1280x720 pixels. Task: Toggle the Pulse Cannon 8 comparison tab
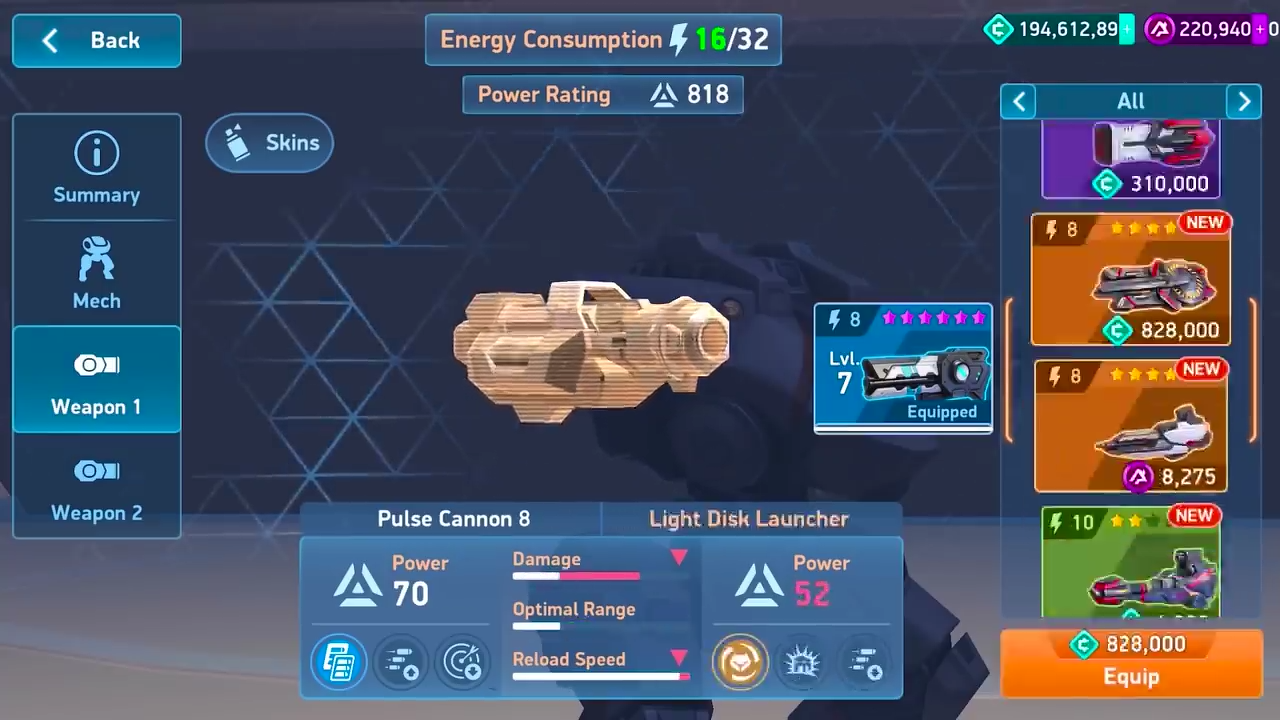pos(453,518)
